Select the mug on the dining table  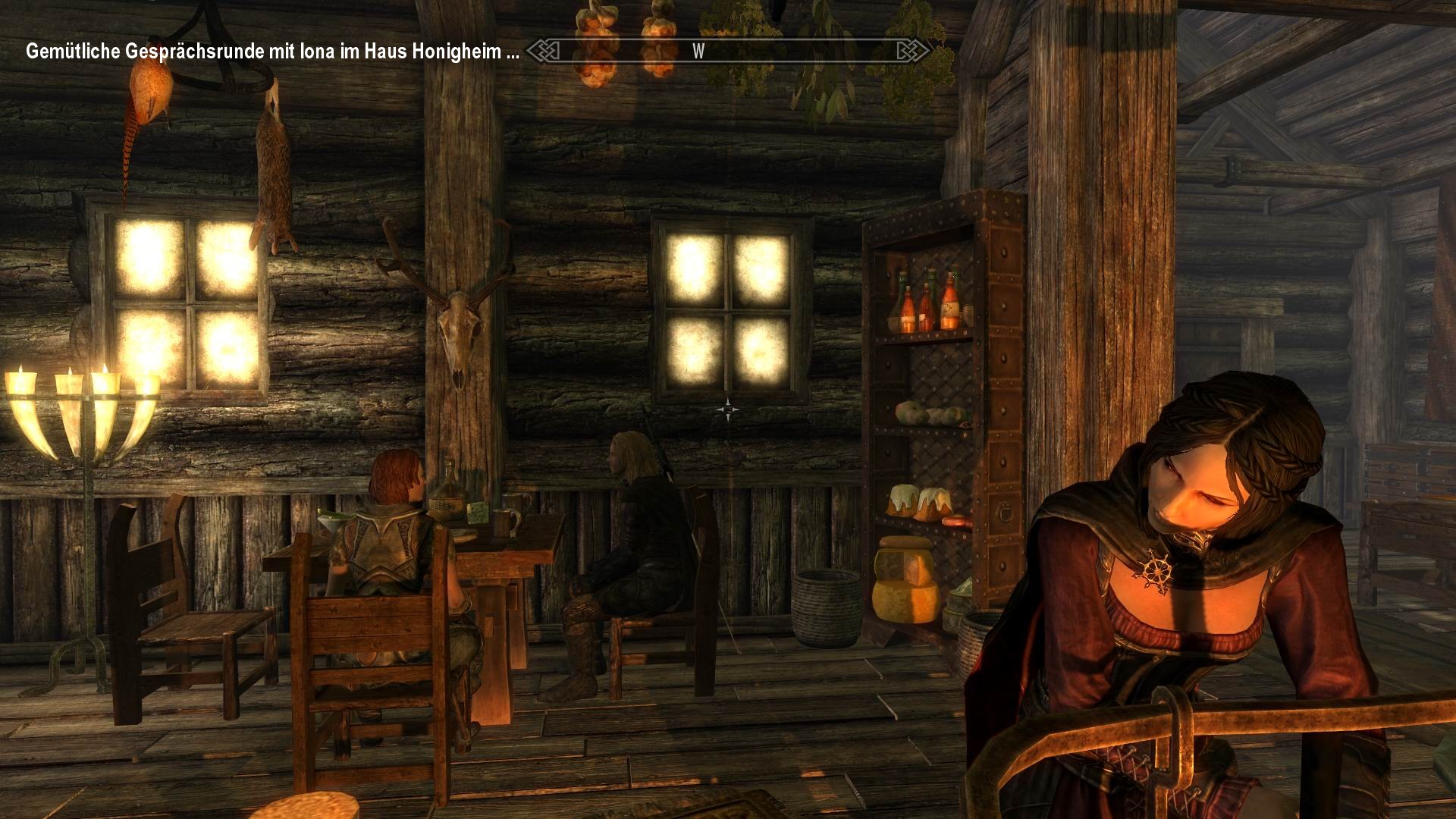tap(505, 523)
